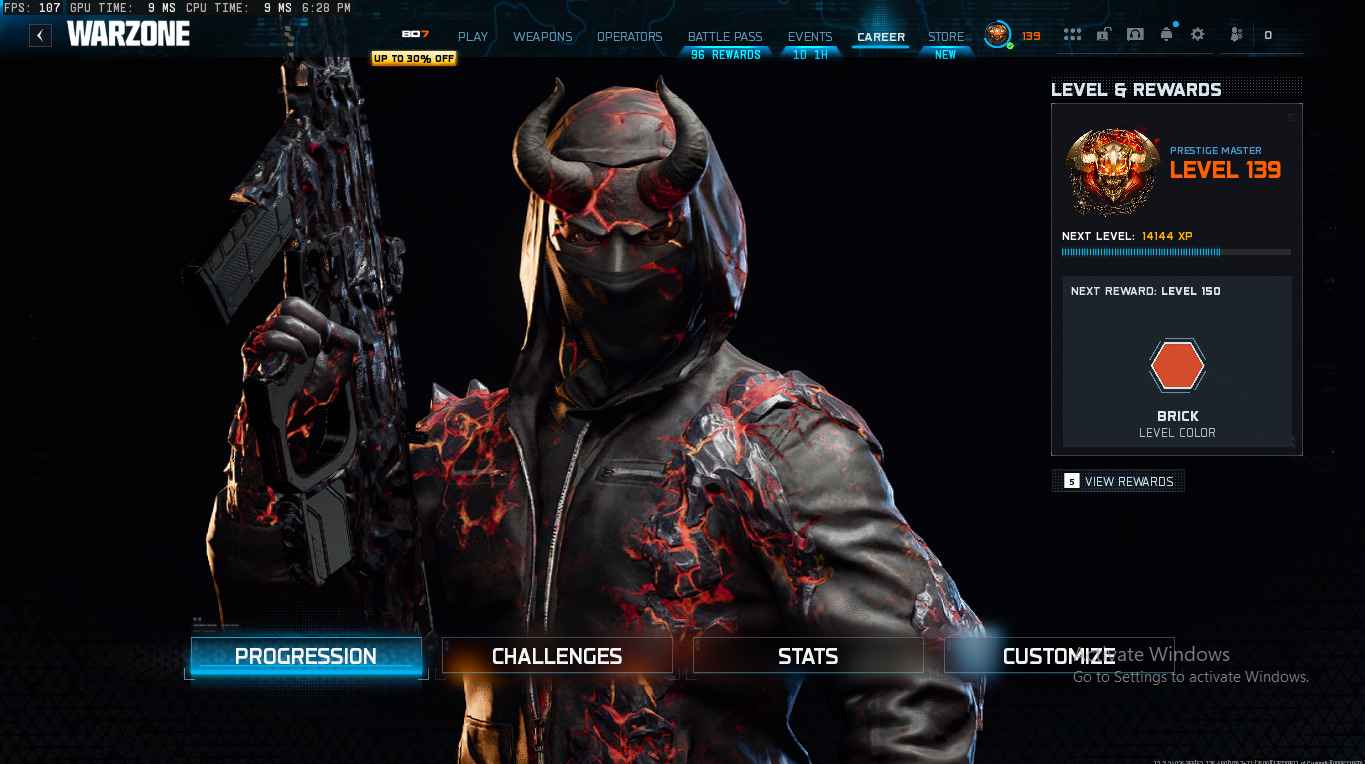Image resolution: width=1365 pixels, height=764 pixels.
Task: Open the Prestige Master emblem in Level & Rewards
Action: [x=1113, y=172]
